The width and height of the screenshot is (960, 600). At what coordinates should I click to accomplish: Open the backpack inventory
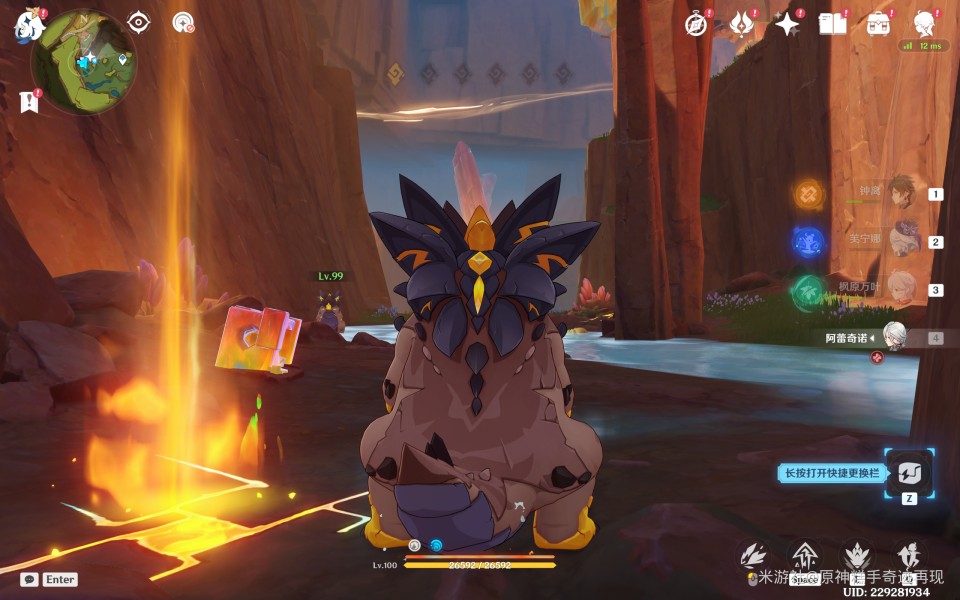coord(879,24)
